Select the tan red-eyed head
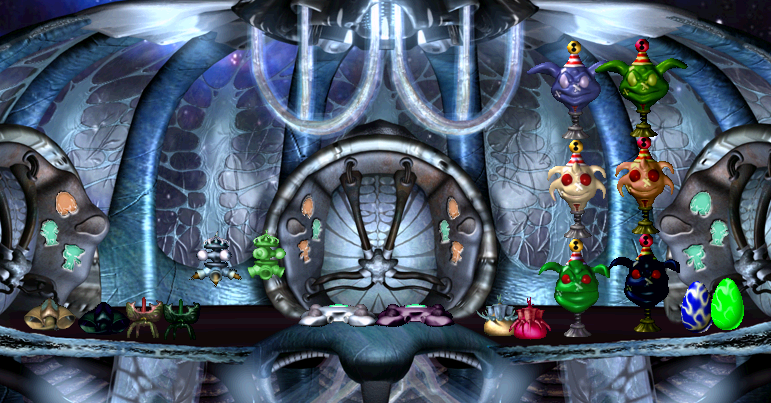771x403 pixels. 642,178
